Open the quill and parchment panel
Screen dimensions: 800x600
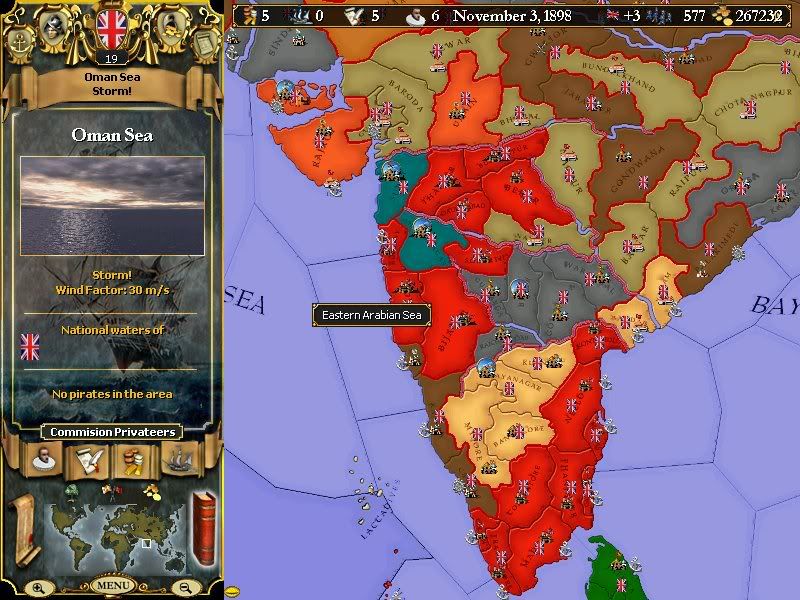[x=88, y=459]
